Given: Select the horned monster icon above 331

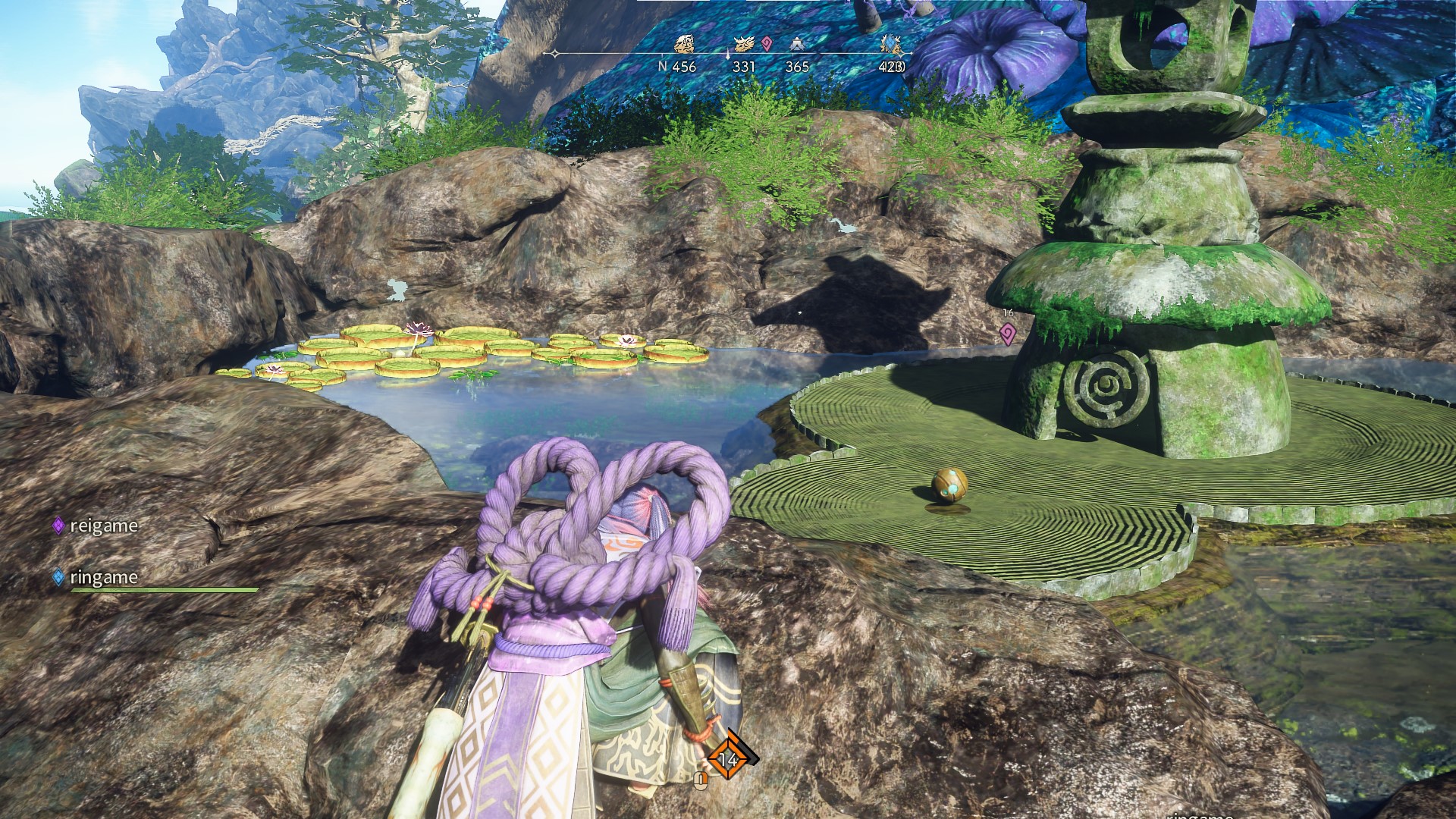Looking at the screenshot, I should point(744,45).
